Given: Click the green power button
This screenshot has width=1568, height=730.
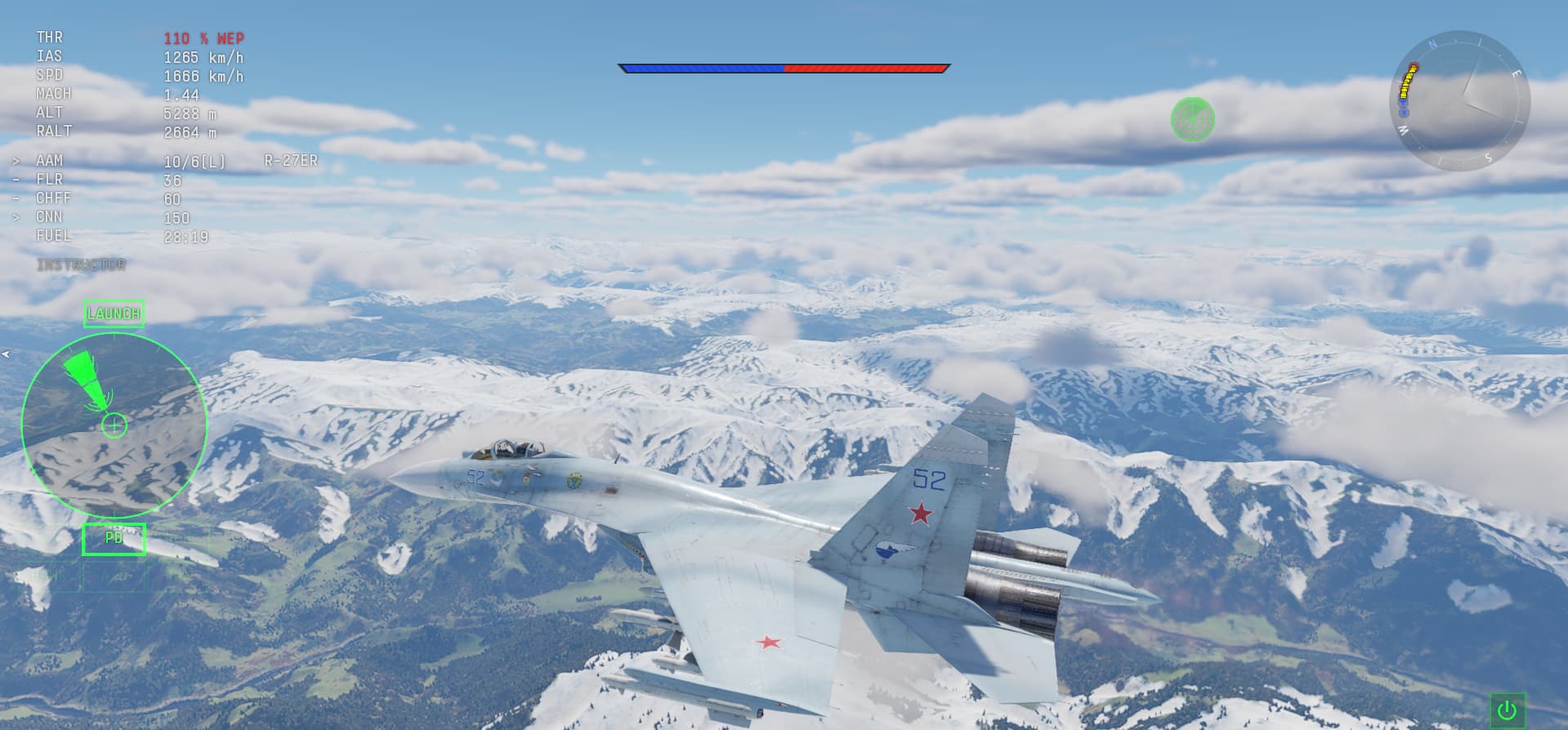Looking at the screenshot, I should (1508, 710).
